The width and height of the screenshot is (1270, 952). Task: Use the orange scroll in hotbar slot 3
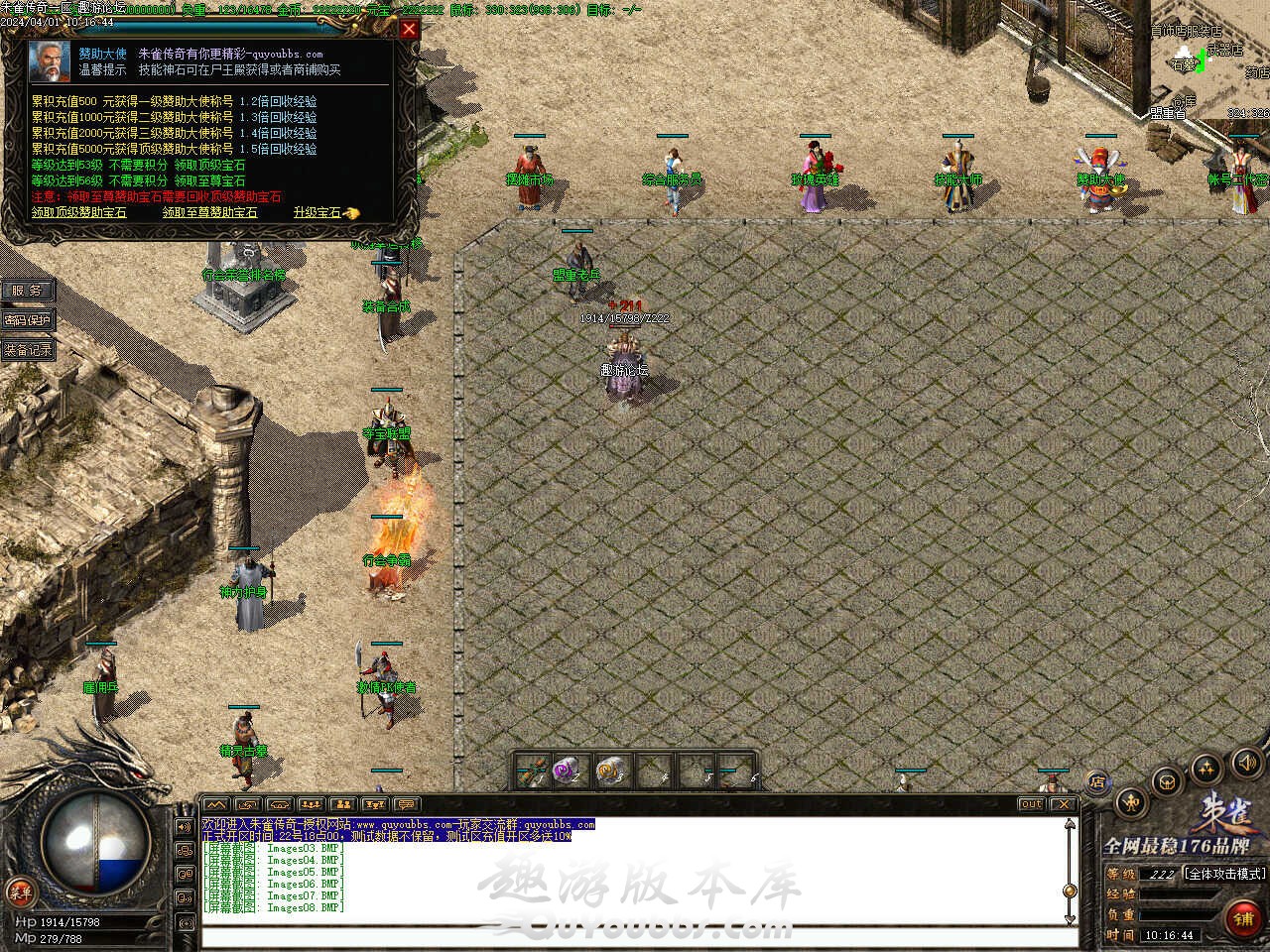pos(607,770)
